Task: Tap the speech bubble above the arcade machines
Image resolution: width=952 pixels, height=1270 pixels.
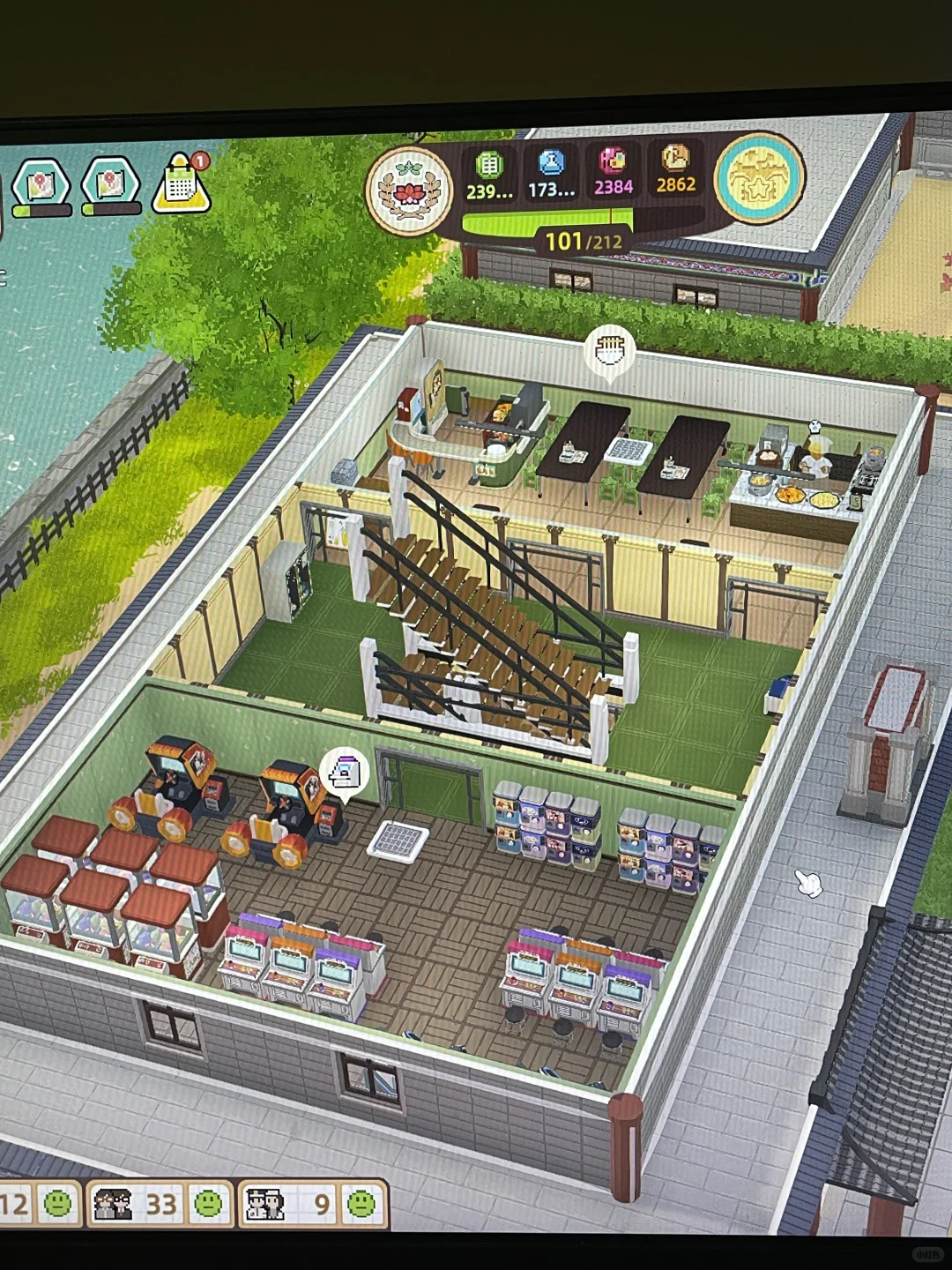Action: 344,773
